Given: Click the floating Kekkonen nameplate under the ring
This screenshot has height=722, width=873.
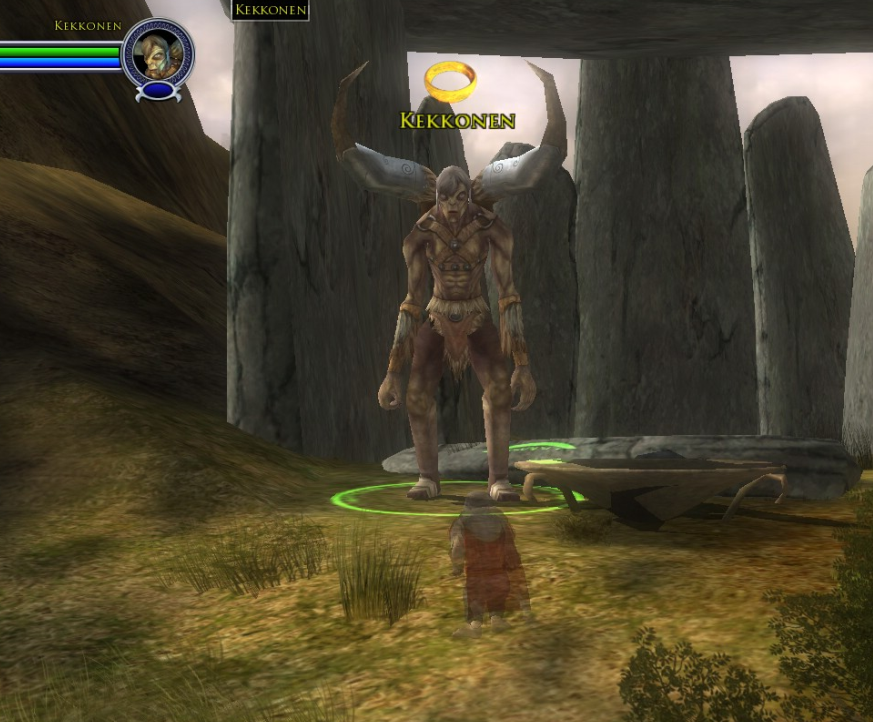Looking at the screenshot, I should pos(457,121).
